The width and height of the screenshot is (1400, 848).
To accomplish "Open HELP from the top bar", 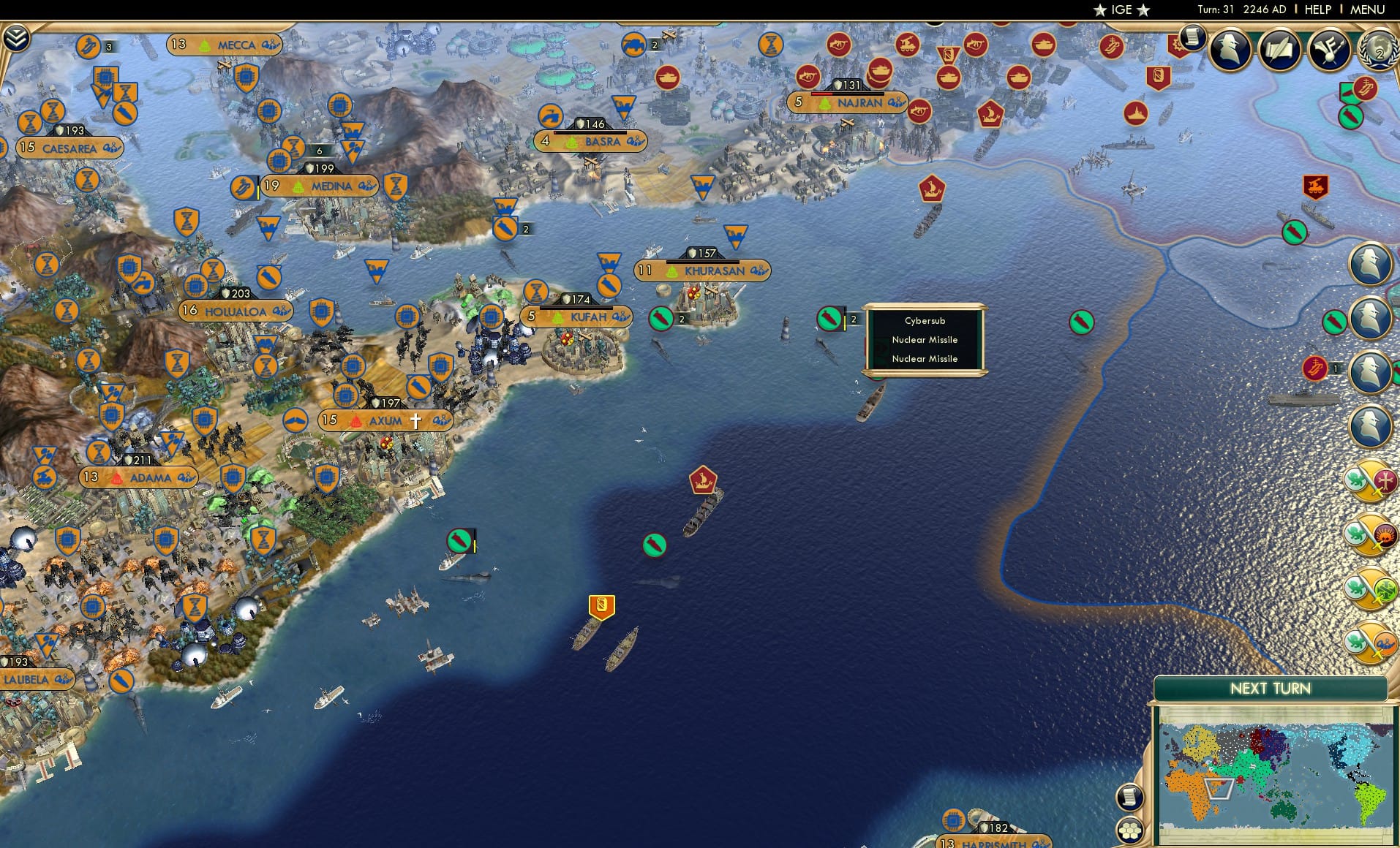I will pos(1317,10).
